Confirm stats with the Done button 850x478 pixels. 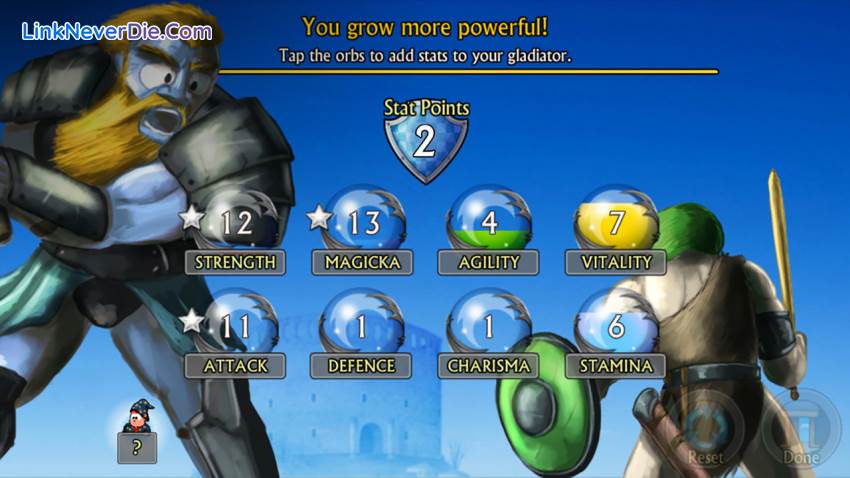(800, 430)
